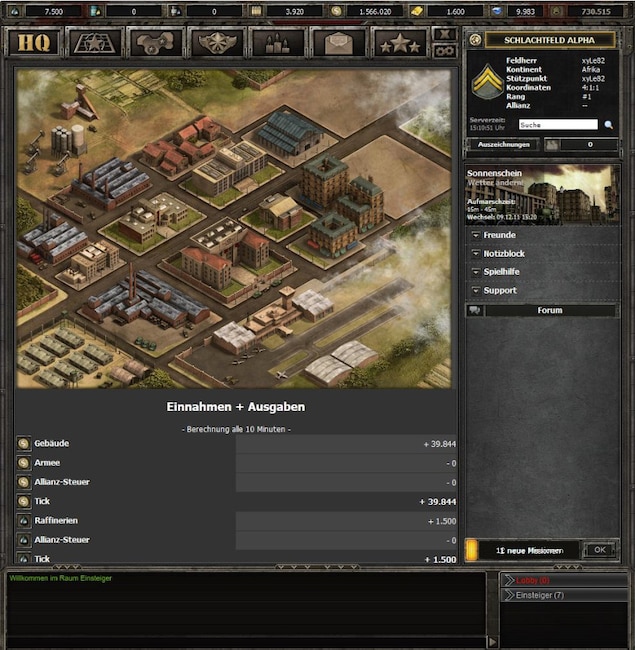Click the Suche search field
This screenshot has width=635, height=650.
(x=558, y=125)
